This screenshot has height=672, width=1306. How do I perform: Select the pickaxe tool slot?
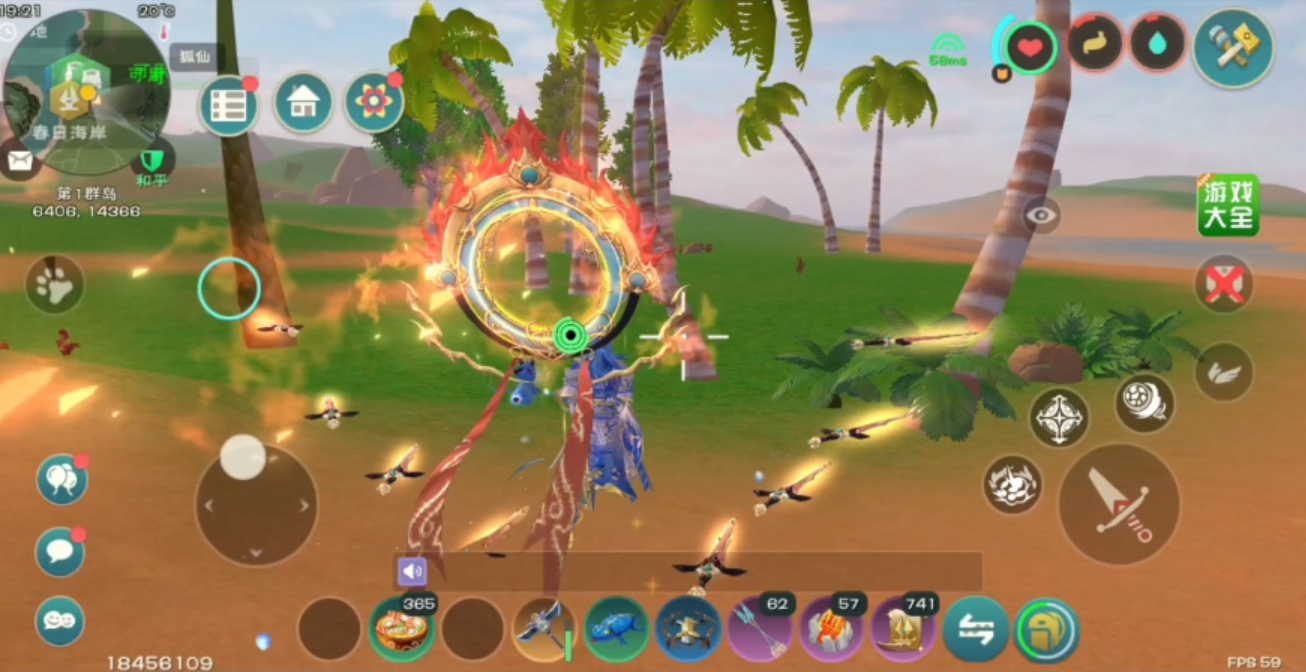[543, 629]
